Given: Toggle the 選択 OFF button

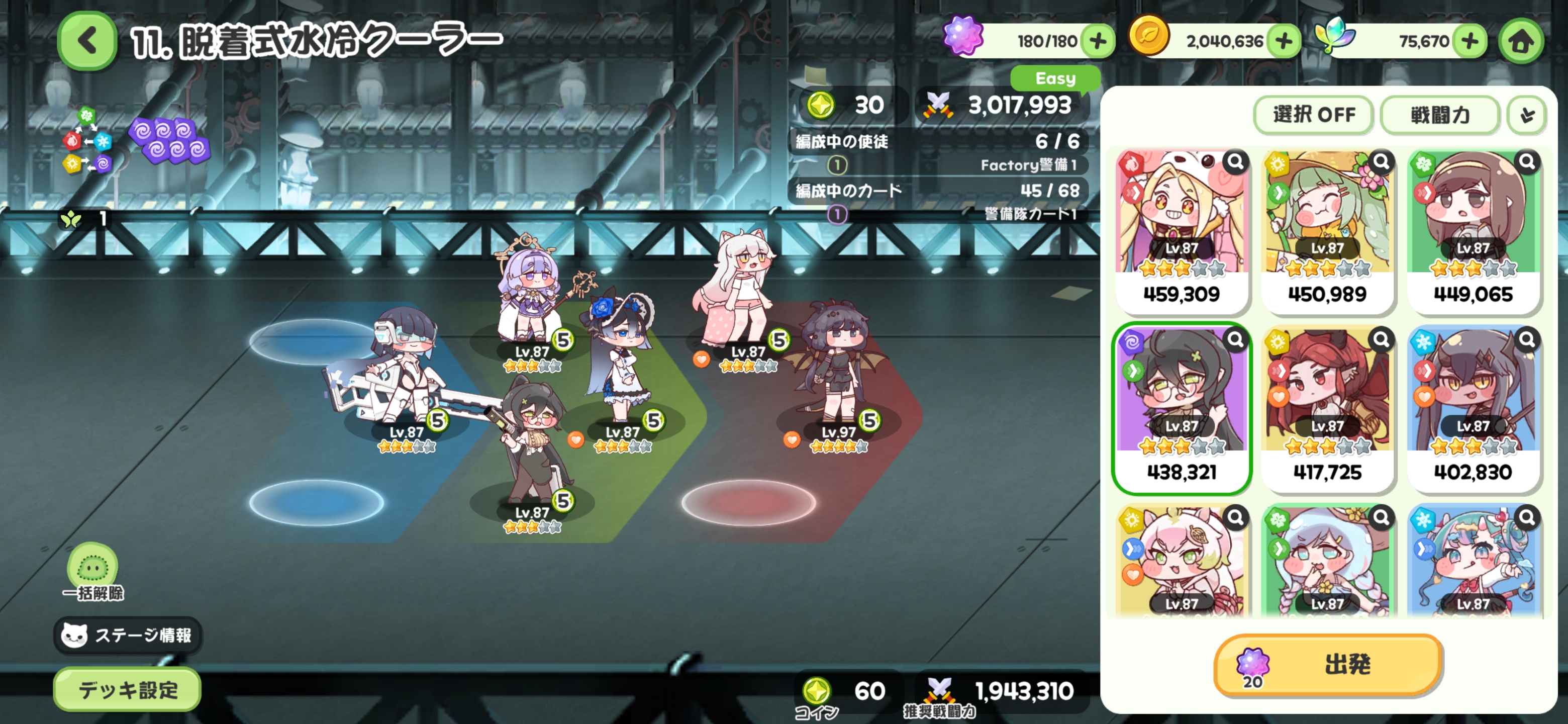Looking at the screenshot, I should 1313,115.
